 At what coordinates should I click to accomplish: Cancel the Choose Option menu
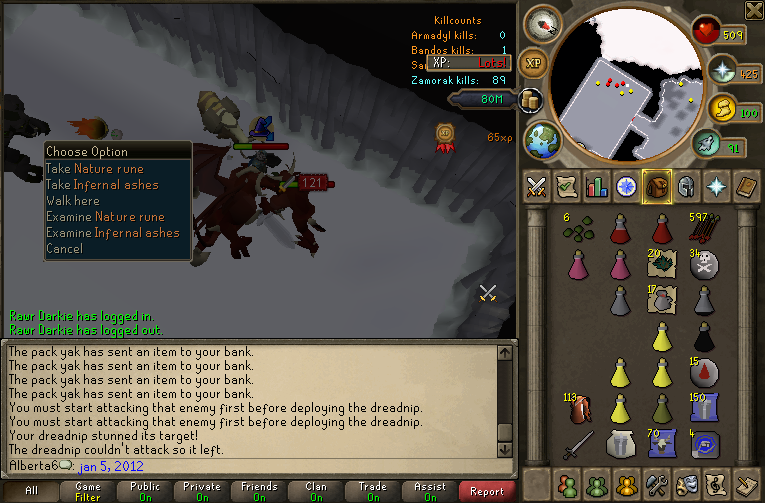[x=64, y=249]
